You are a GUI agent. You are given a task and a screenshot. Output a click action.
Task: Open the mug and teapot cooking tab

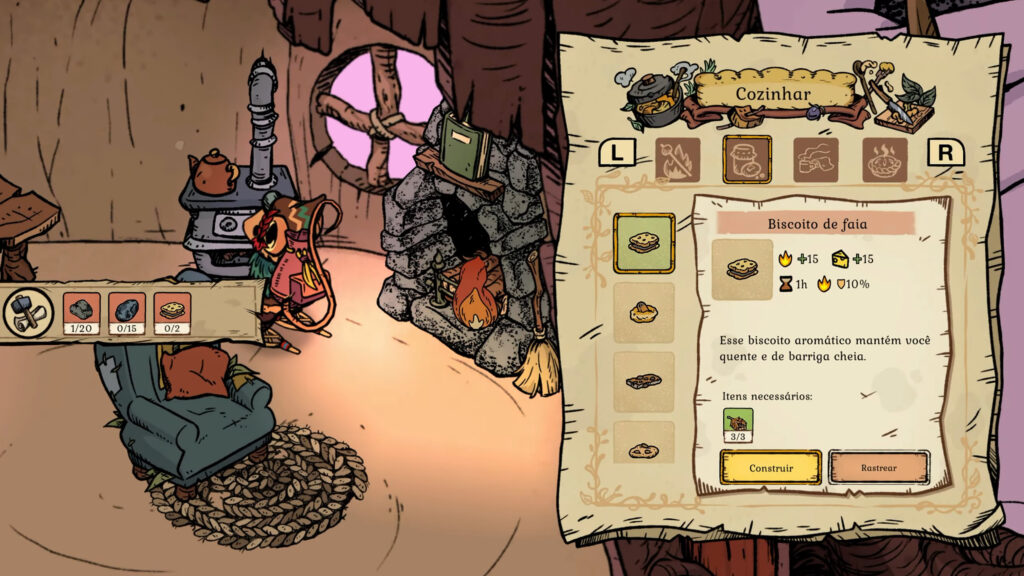[x=816, y=160]
